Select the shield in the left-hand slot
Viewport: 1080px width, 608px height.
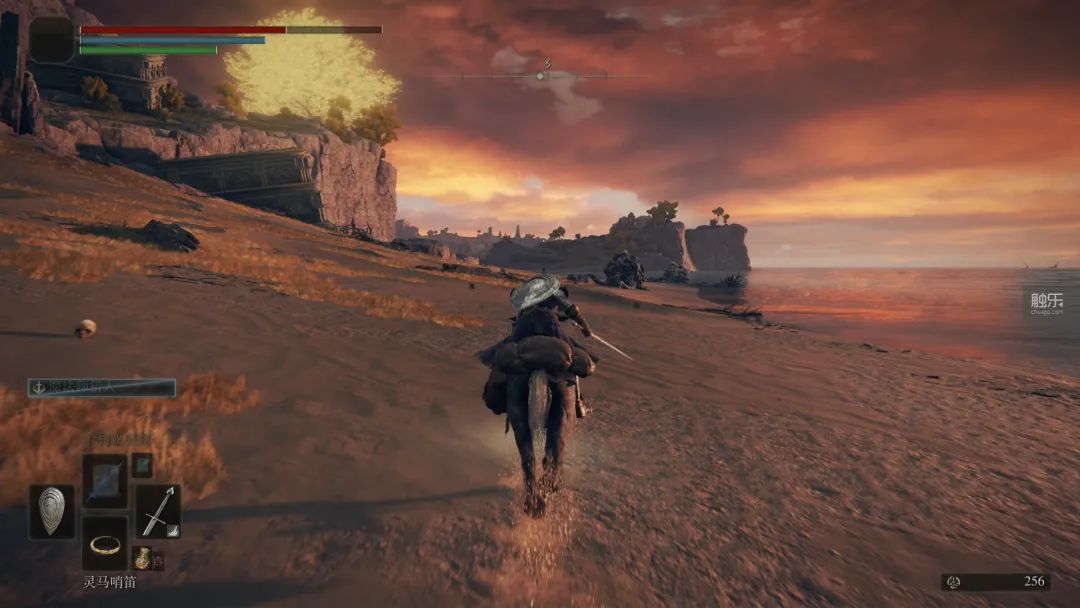pos(52,512)
